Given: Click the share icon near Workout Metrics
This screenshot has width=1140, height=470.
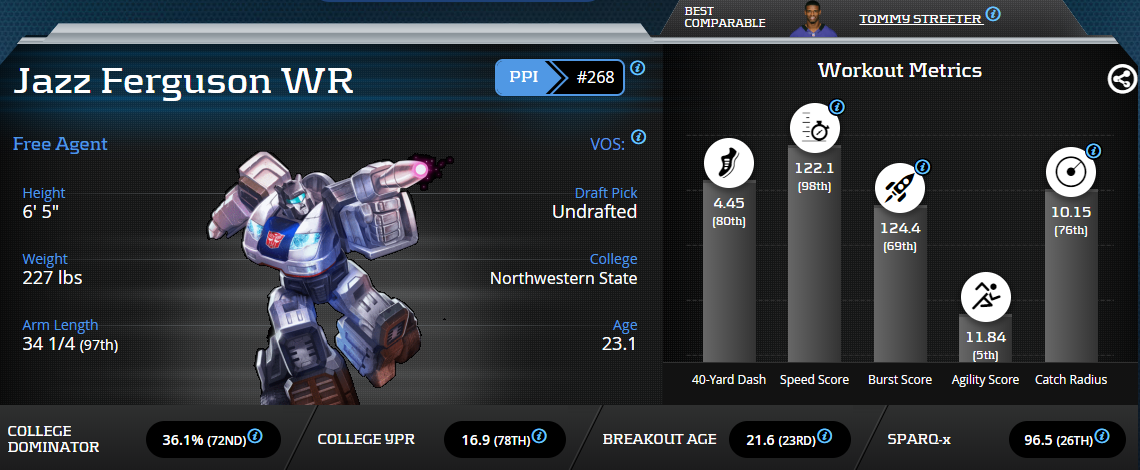Looking at the screenshot, I should 1122,80.
